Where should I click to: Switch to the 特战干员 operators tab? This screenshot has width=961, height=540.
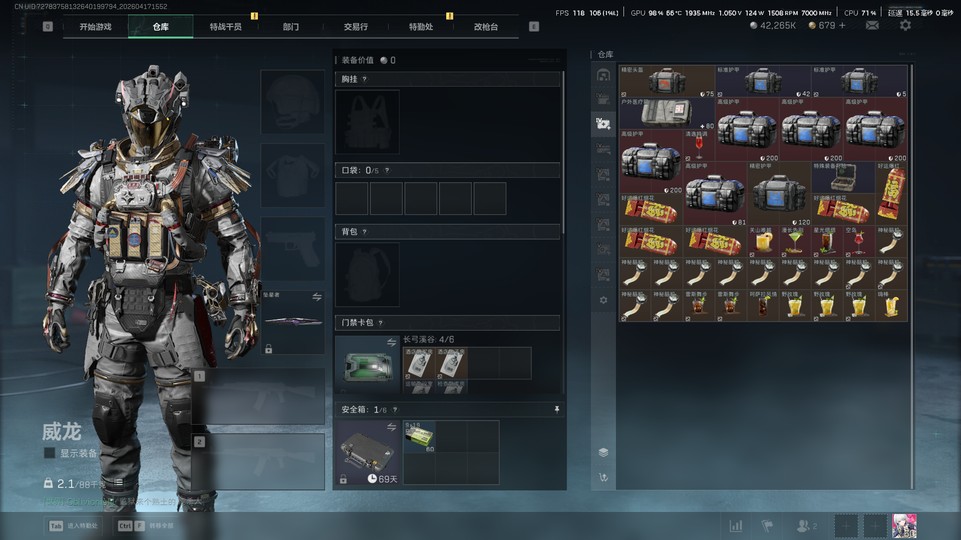(225, 27)
